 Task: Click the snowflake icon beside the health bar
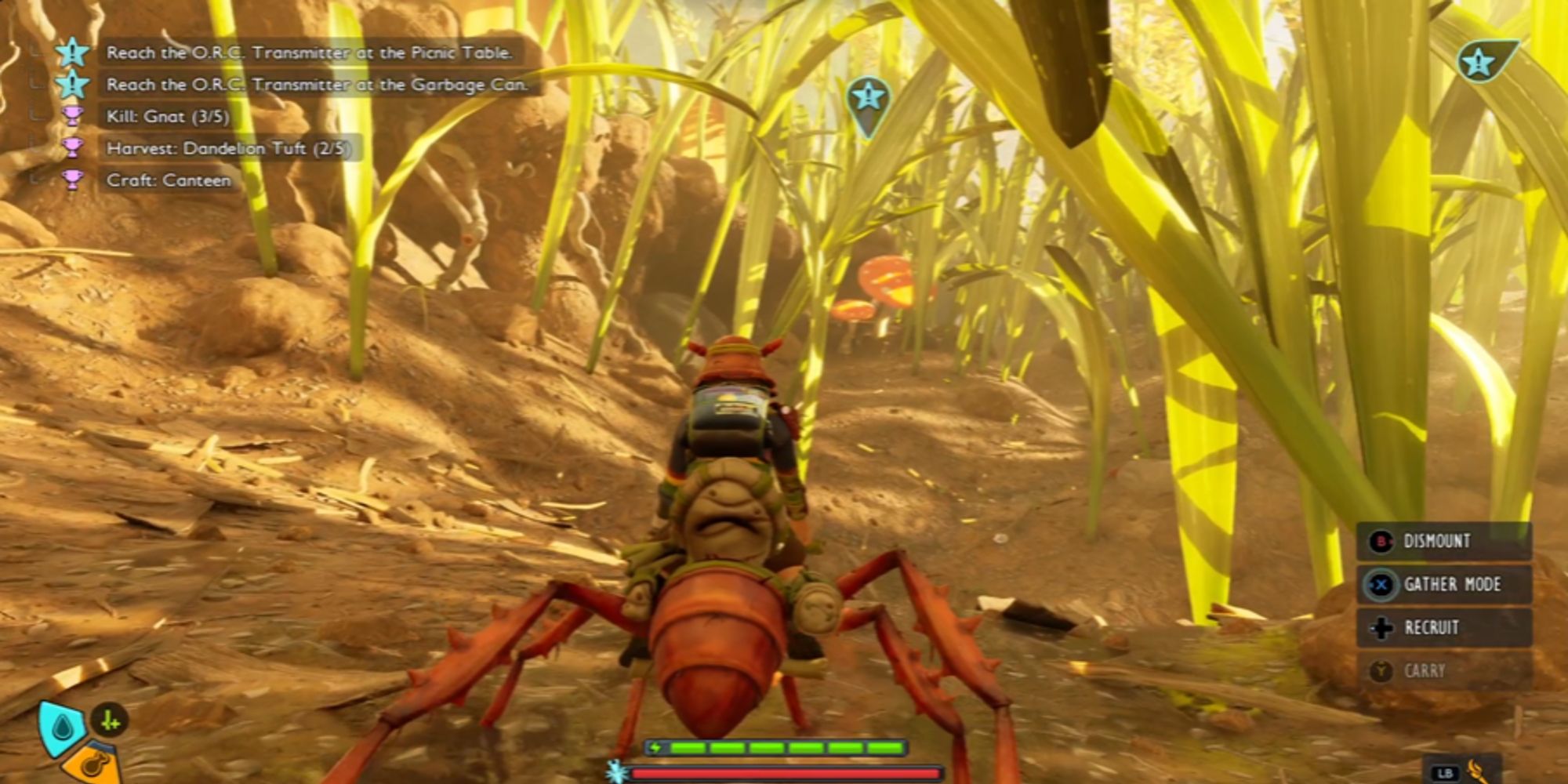(617, 771)
